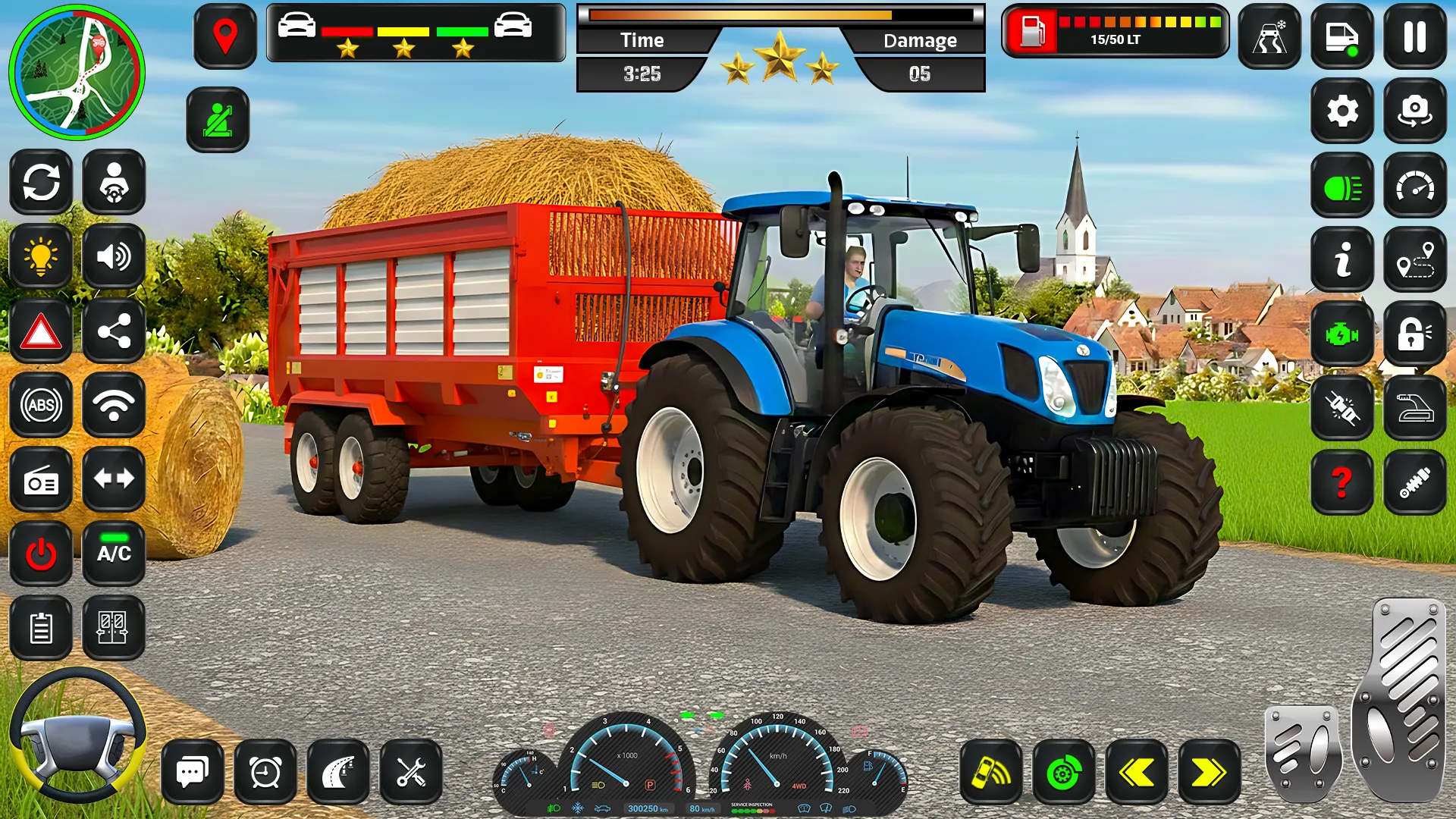Click the red power button
The image size is (1456, 819).
pos(41,554)
